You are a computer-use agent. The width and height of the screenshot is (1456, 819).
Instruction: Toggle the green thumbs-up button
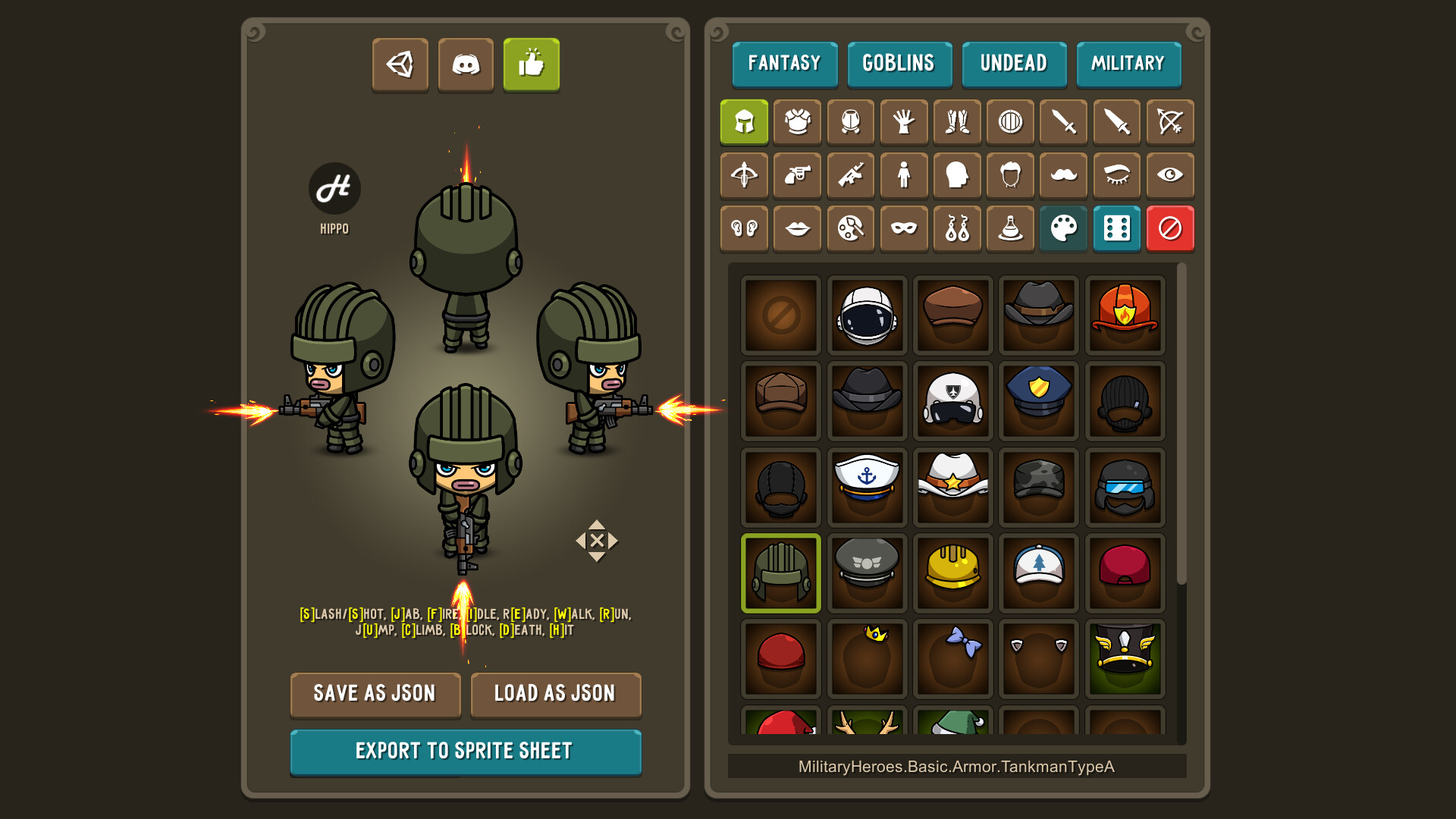click(532, 65)
